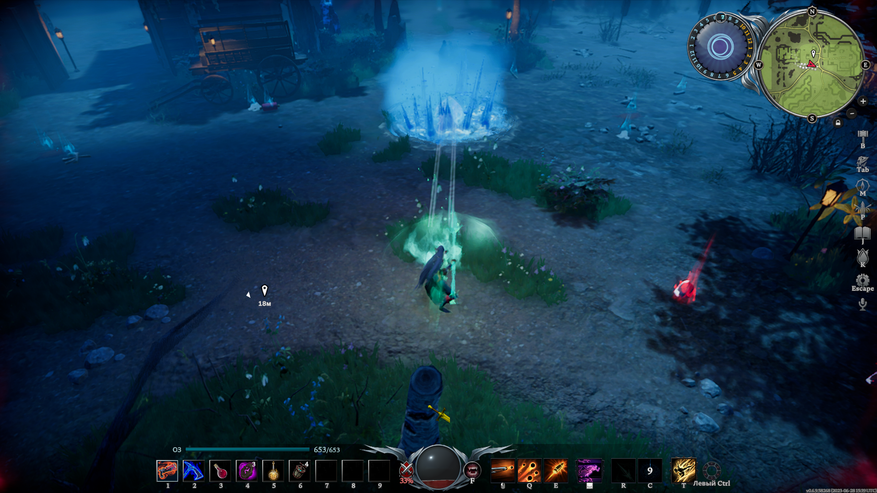Use the red potion in hotbar slot 3
The image size is (877, 493).
pyautogui.click(x=220, y=470)
